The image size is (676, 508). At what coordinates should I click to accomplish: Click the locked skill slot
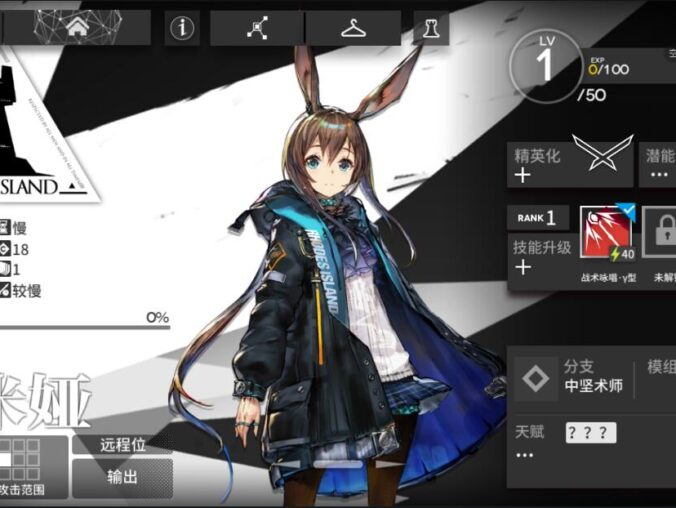(x=660, y=235)
